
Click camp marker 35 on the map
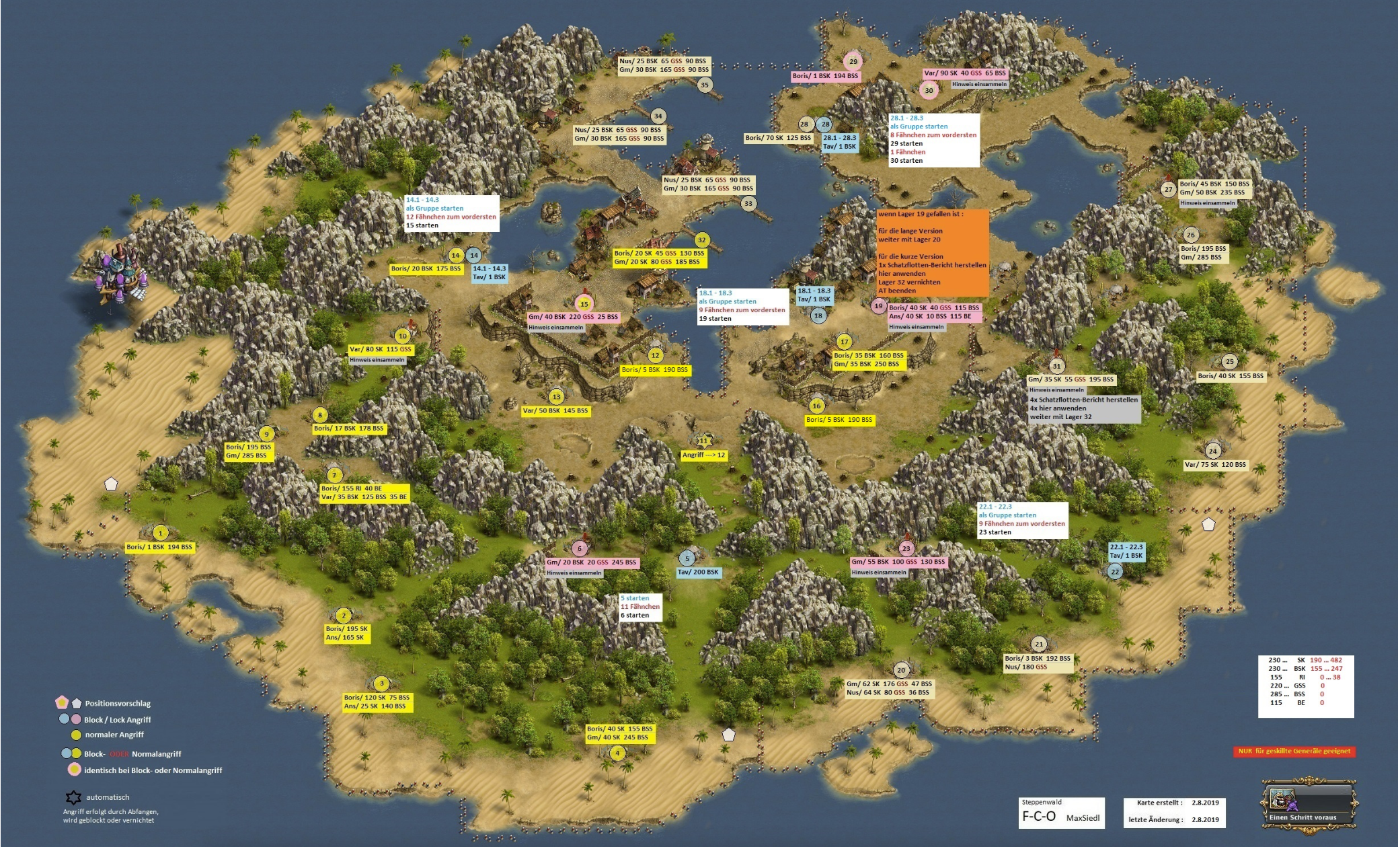(704, 85)
